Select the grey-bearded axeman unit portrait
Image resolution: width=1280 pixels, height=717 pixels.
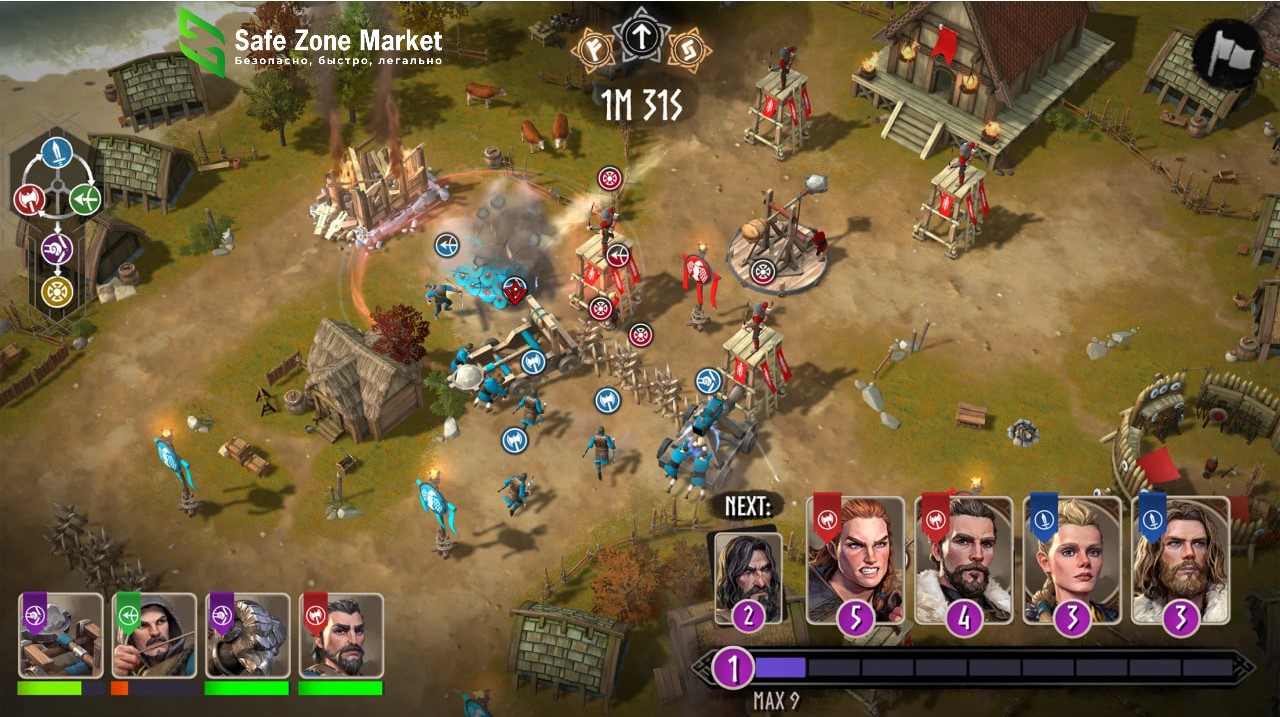click(341, 636)
